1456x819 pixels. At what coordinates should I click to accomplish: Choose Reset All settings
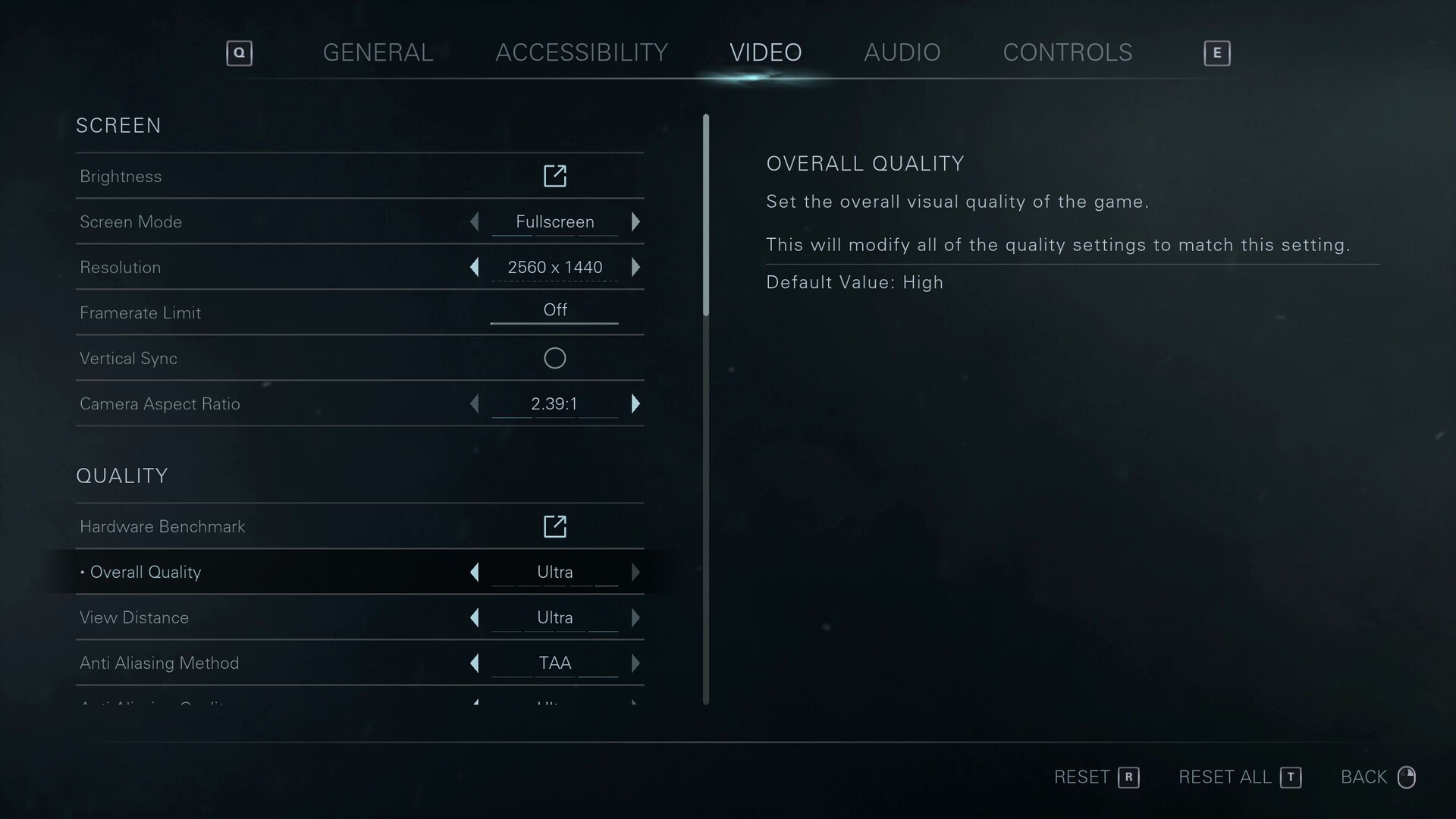[1239, 777]
